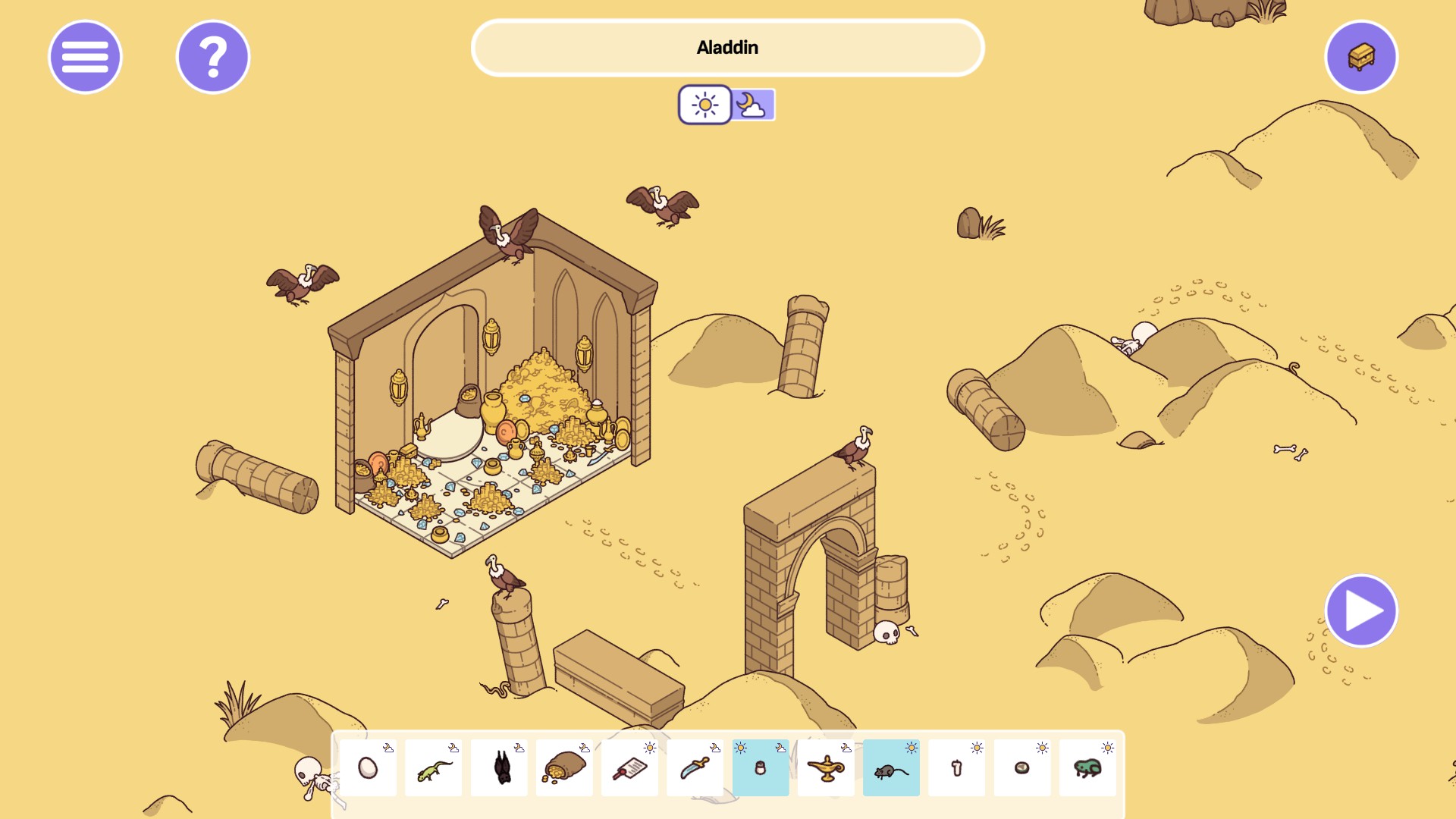Choose the hanging bat item slot

499,768
